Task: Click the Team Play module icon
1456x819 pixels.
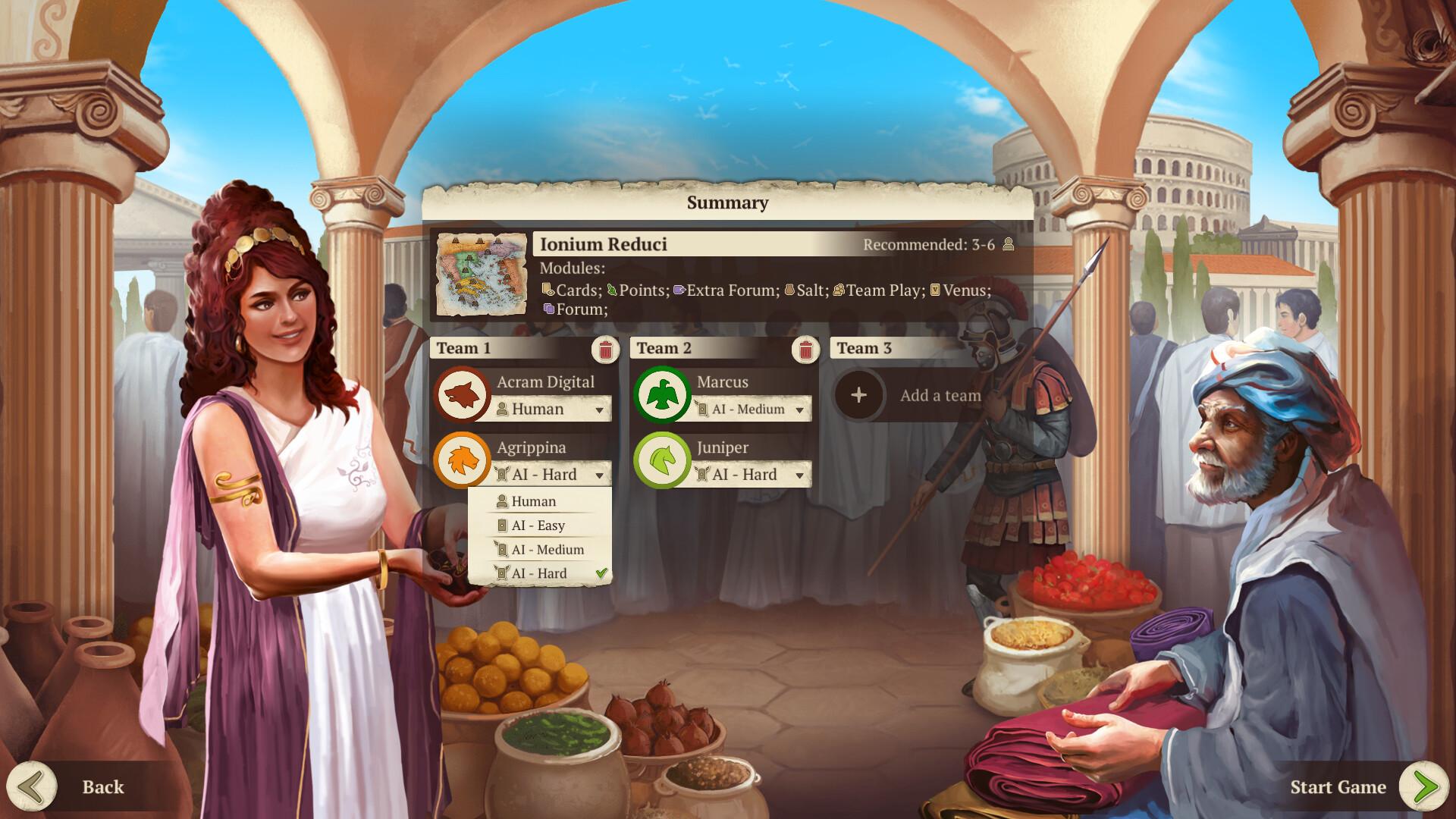Action: [839, 290]
